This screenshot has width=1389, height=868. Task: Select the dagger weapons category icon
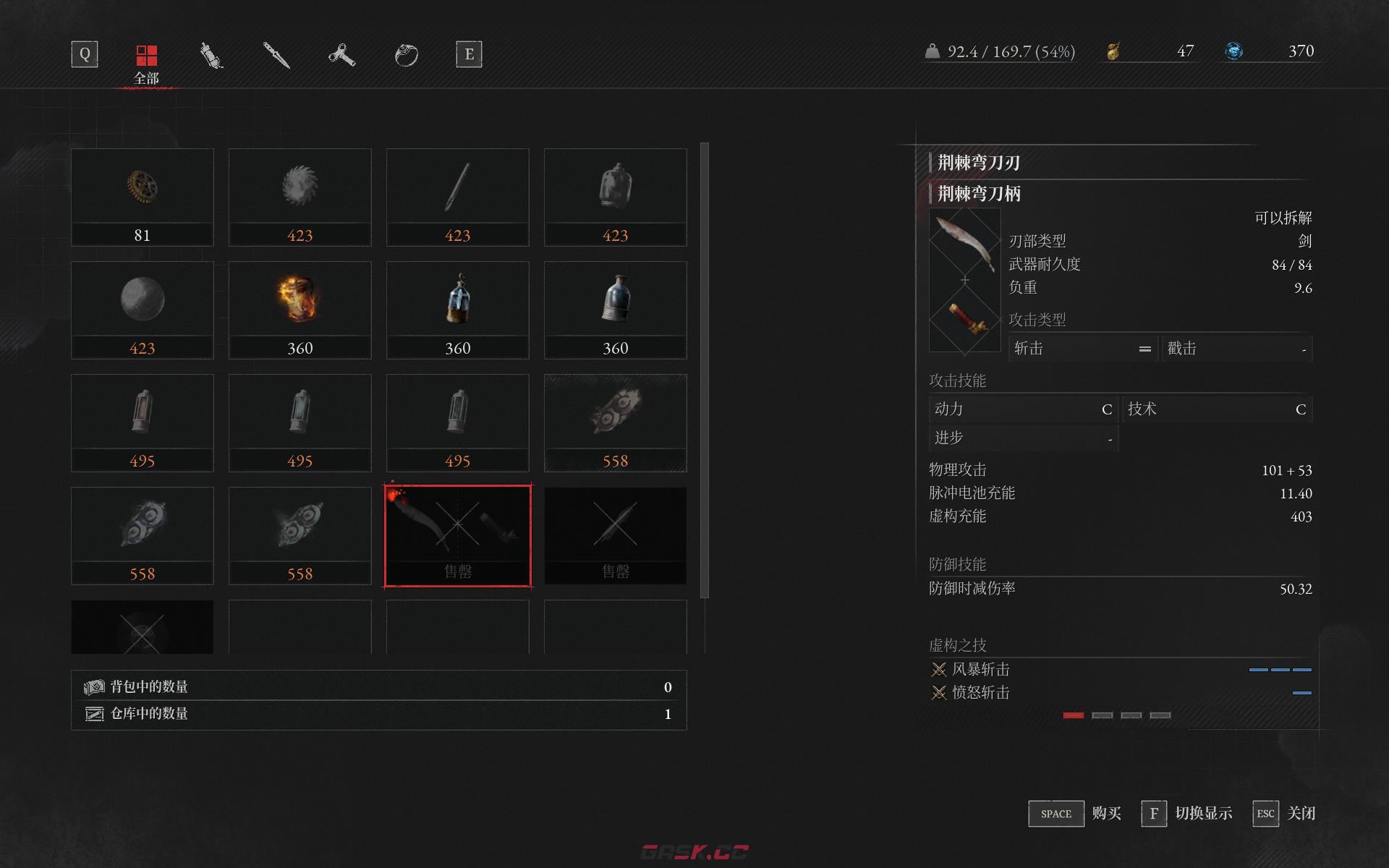[x=275, y=54]
